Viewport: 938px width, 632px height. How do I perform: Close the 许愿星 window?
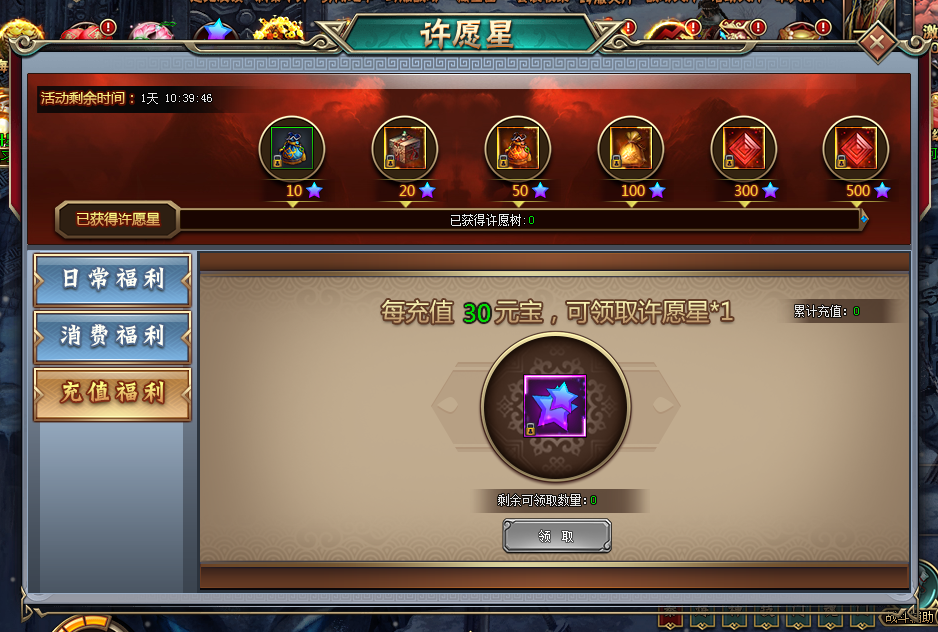click(877, 42)
